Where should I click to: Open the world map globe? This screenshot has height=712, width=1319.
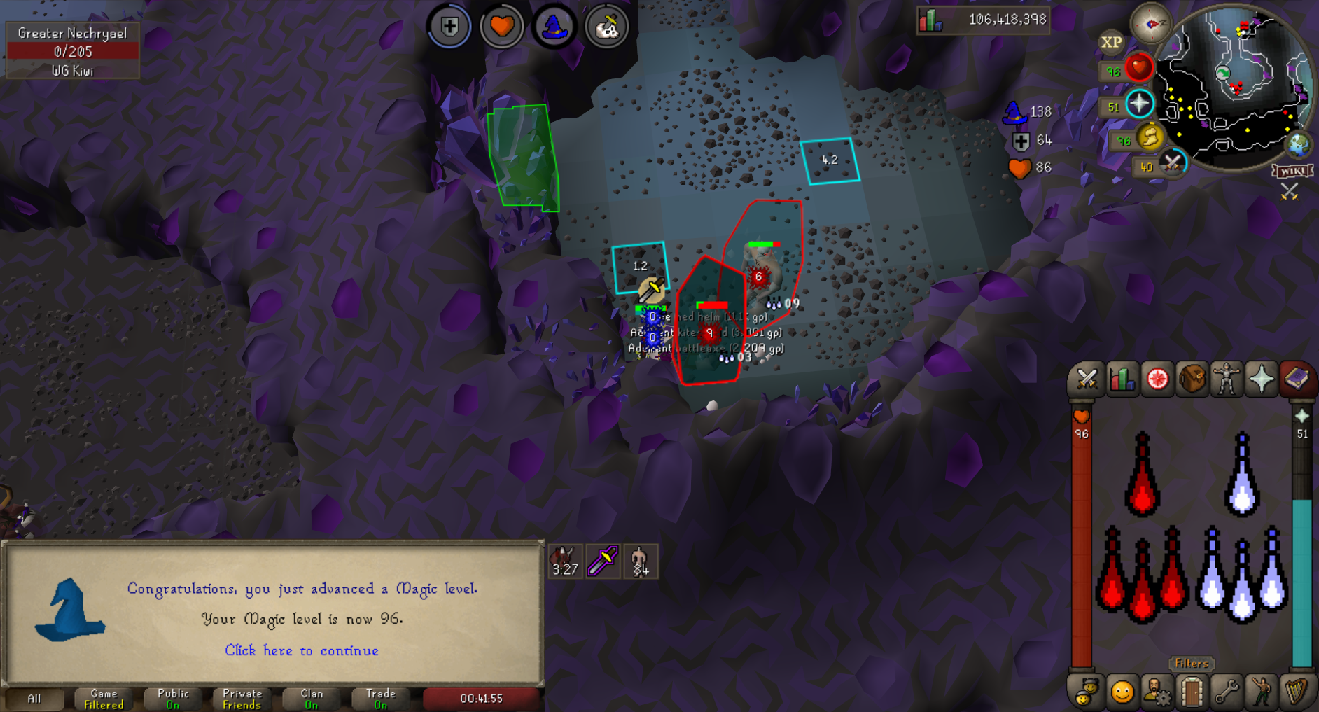coord(1298,145)
